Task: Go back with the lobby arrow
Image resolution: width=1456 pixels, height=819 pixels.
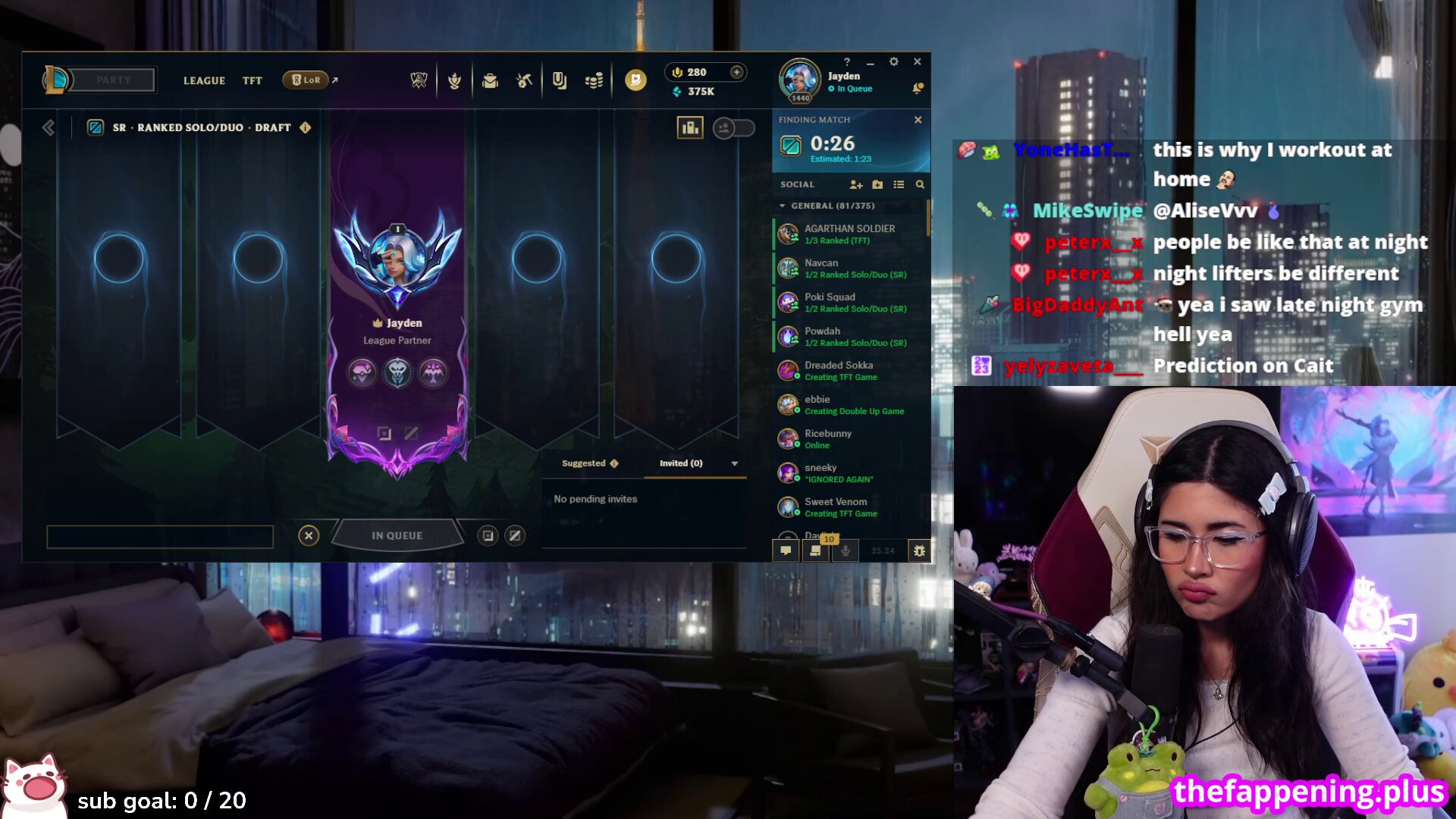Action: pyautogui.click(x=49, y=127)
